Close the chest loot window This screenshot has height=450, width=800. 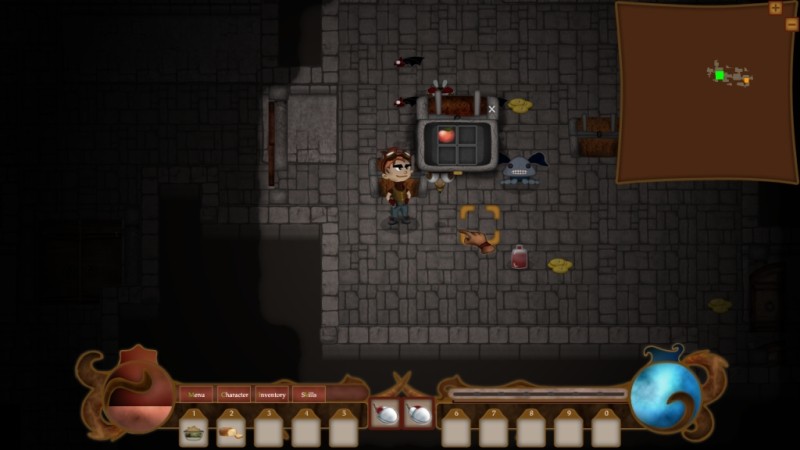coord(492,109)
